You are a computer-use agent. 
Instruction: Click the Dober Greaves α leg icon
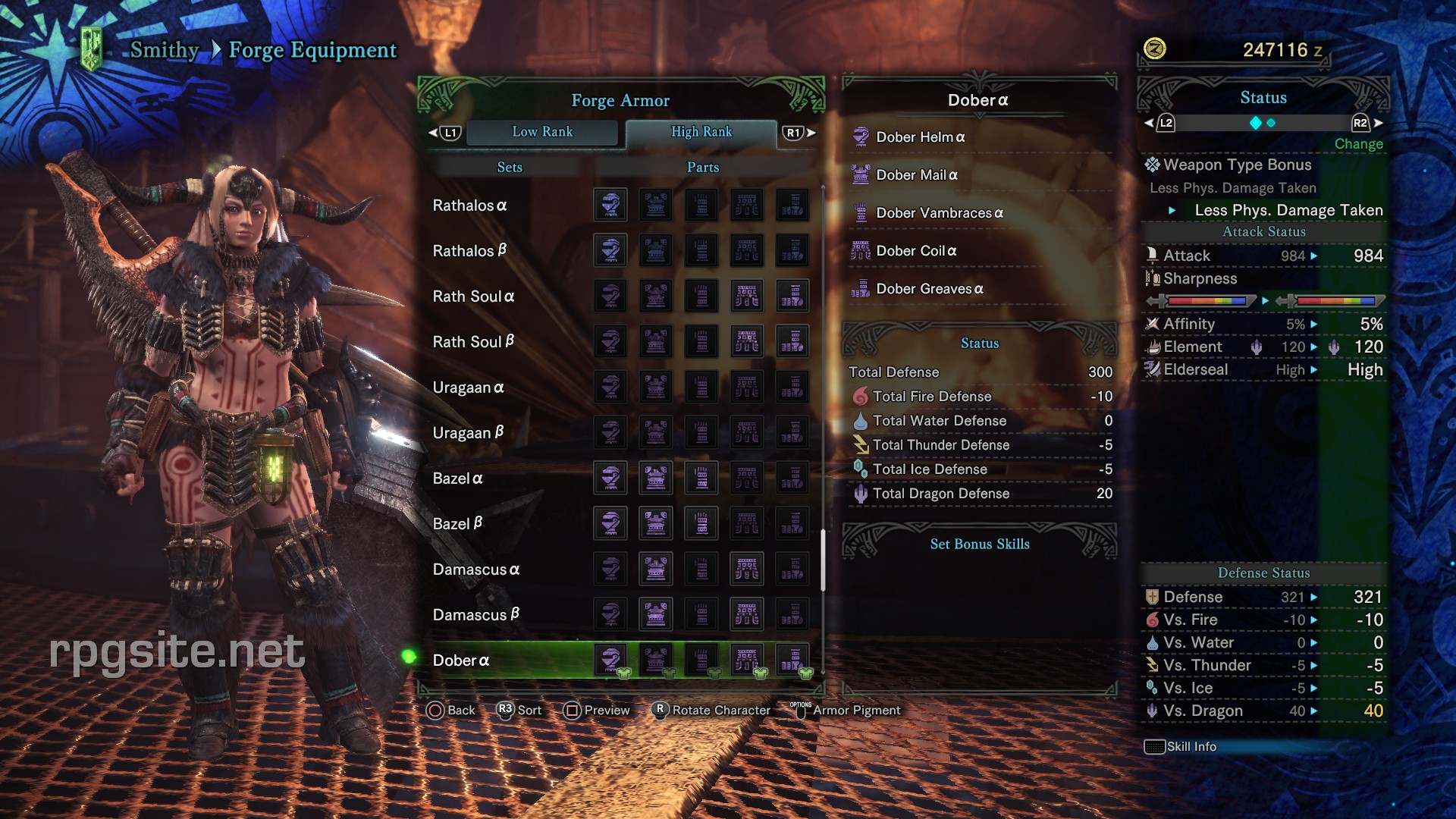[861, 289]
